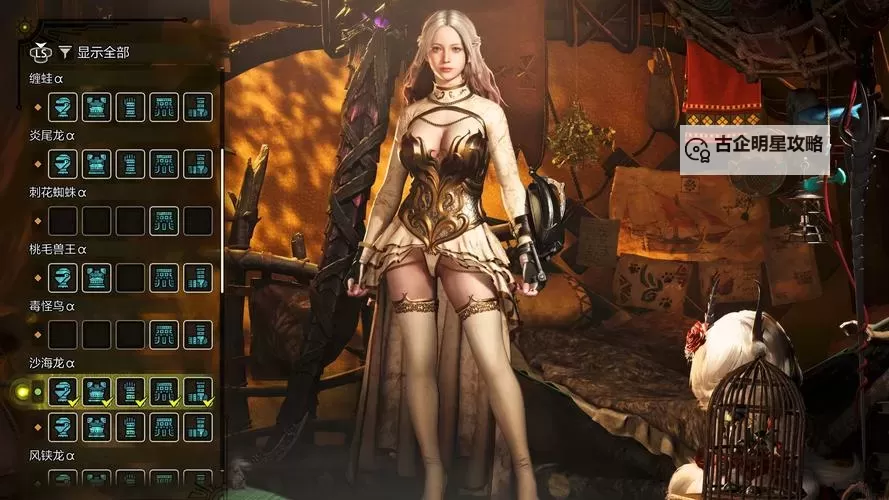This screenshot has height=500, width=889.
Task: Select the 刺花蜘蛛α waist armor piece
Action: (164, 221)
